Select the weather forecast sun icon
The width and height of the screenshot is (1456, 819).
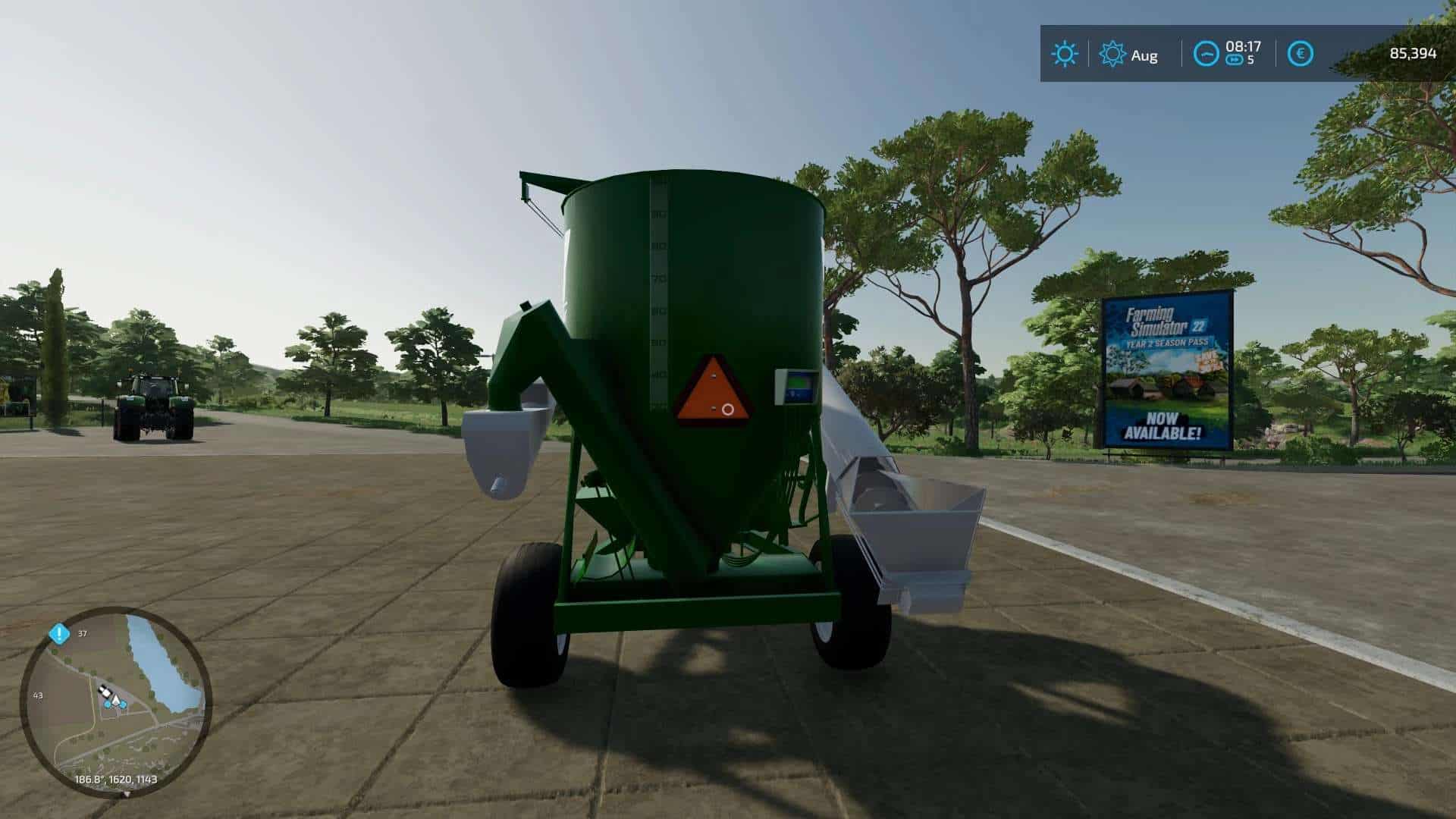coord(1112,52)
